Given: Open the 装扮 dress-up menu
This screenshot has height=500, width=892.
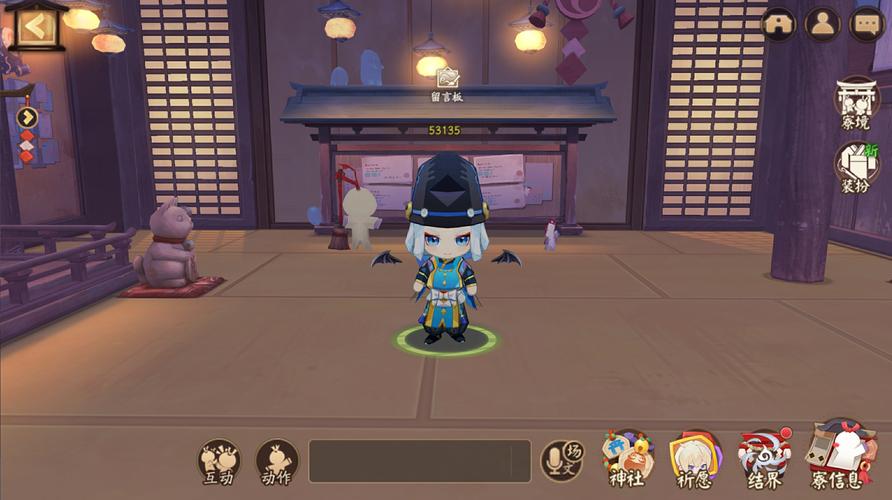Looking at the screenshot, I should tap(857, 167).
